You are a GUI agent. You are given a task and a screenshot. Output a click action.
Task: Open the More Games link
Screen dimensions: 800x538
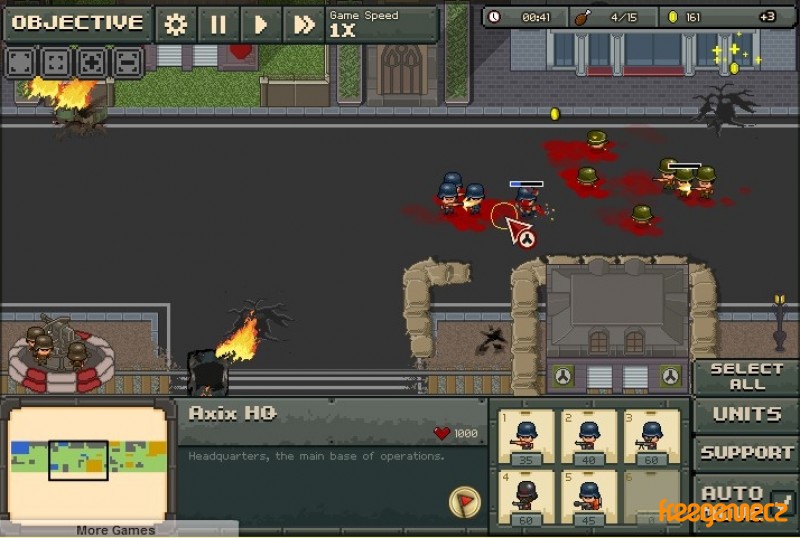(116, 530)
